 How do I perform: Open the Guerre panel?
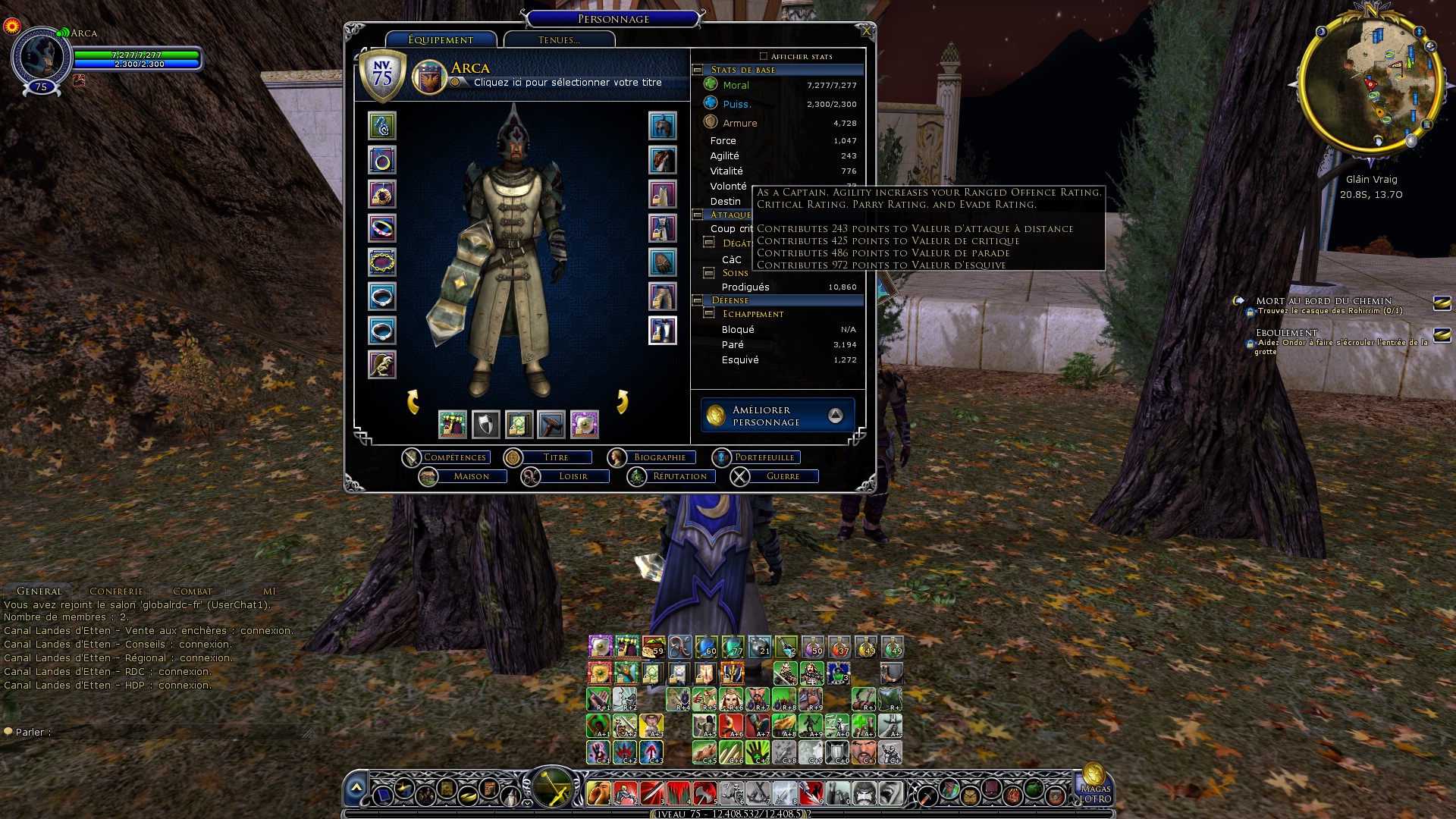(x=783, y=476)
